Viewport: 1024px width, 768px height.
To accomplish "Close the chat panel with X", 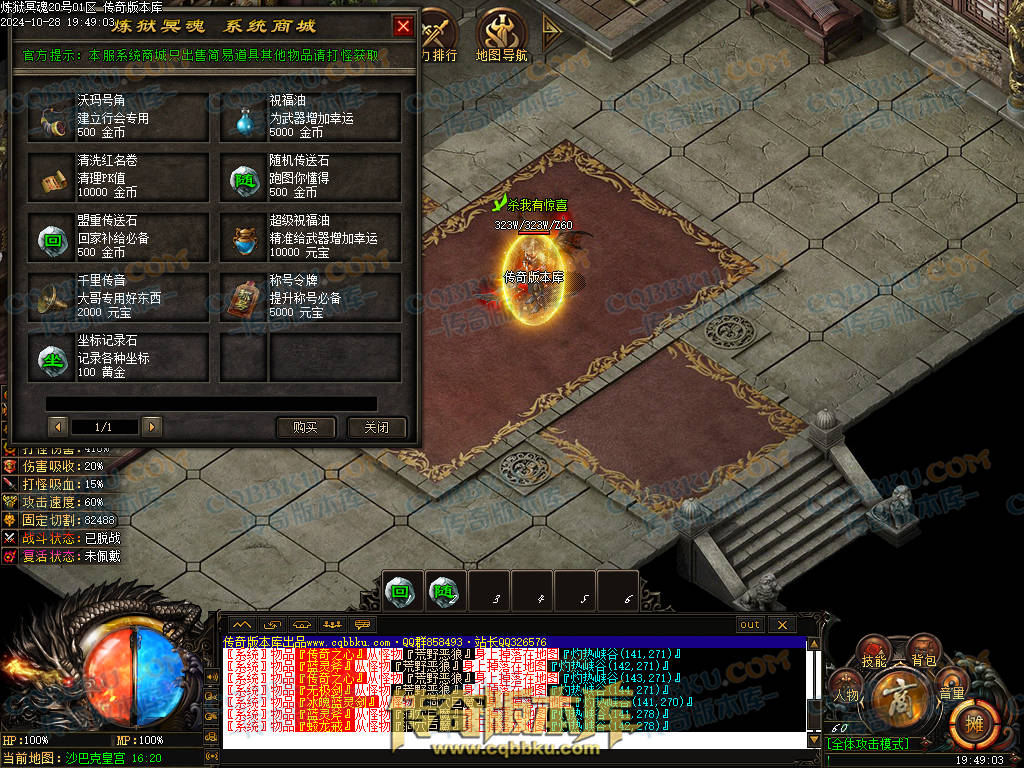I will tap(782, 624).
